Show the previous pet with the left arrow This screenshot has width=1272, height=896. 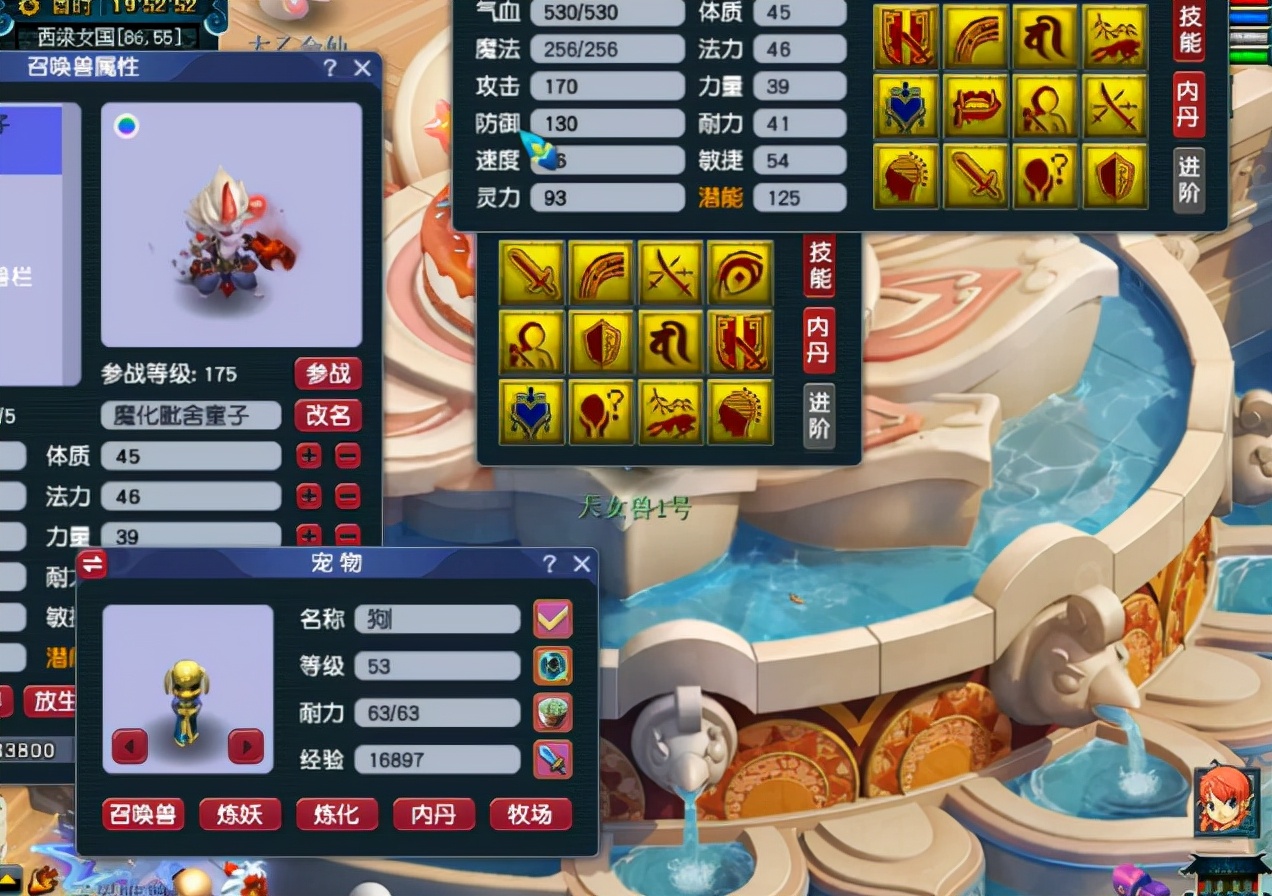click(x=130, y=745)
